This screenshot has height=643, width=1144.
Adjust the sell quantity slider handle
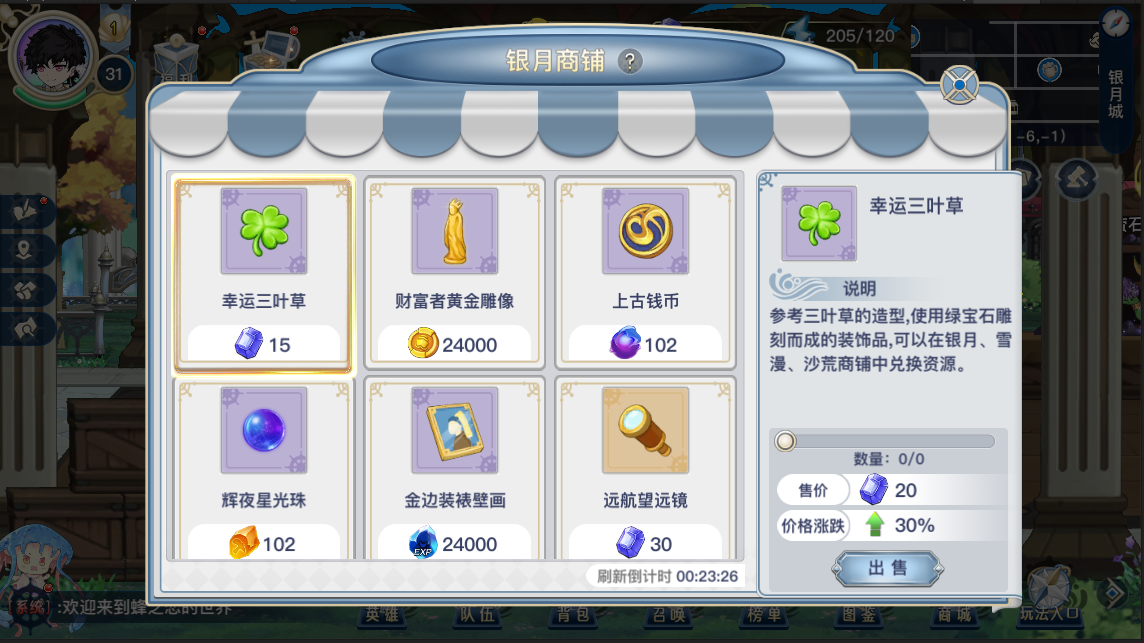(x=786, y=441)
